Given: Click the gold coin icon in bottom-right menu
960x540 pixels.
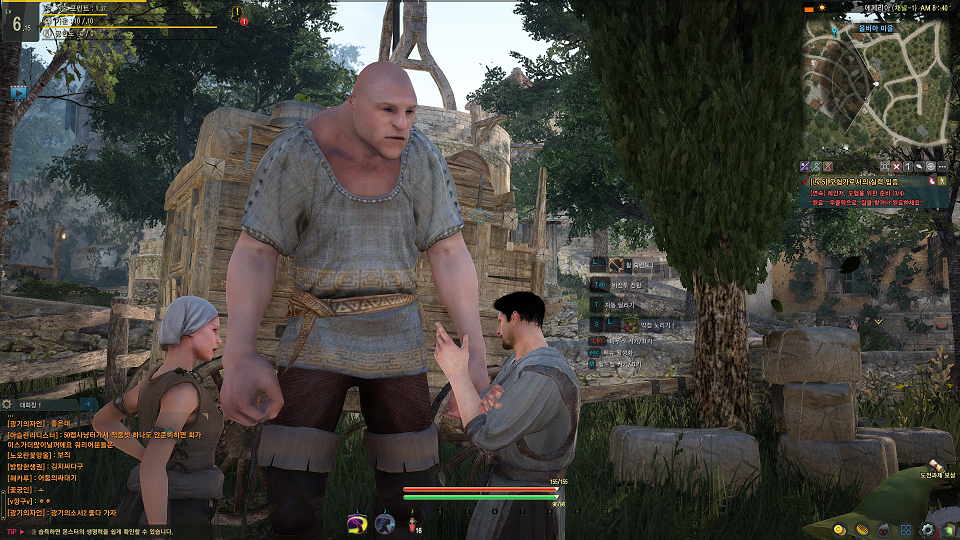Looking at the screenshot, I should coord(838,528).
